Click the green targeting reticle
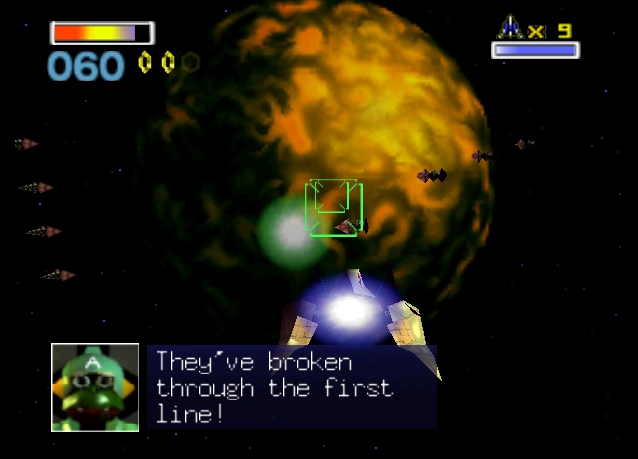Image resolution: width=638 pixels, height=459 pixels. click(x=333, y=207)
